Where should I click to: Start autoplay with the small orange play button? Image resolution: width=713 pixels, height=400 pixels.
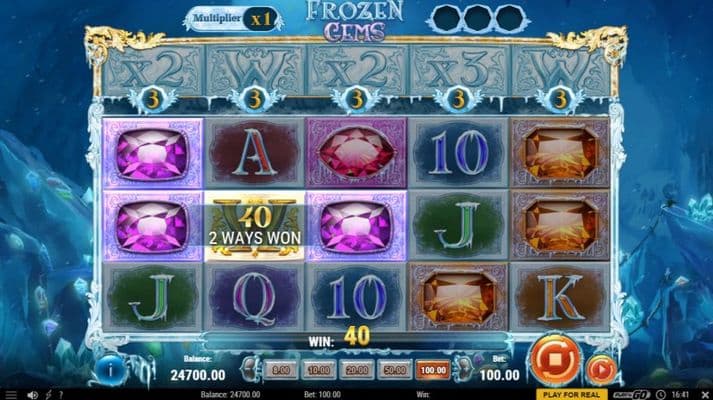(599, 369)
